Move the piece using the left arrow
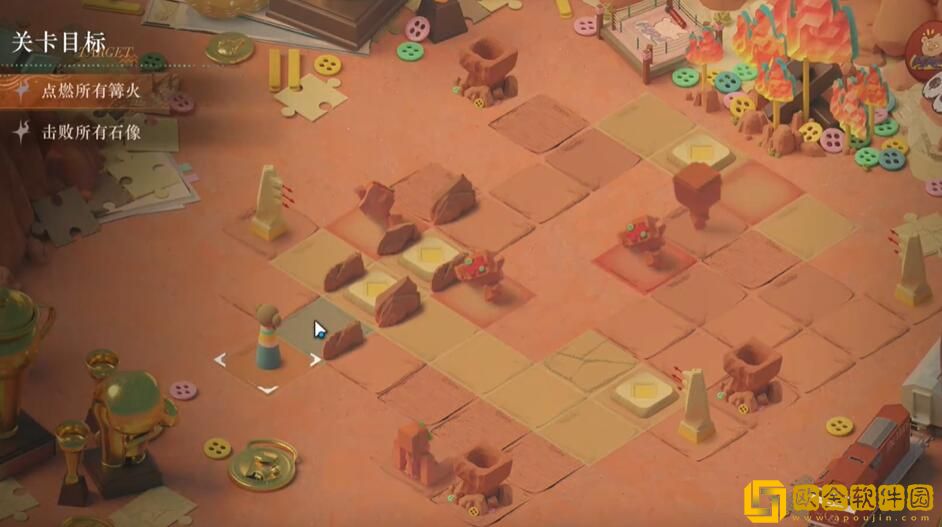This screenshot has width=942, height=527. (x=221, y=359)
